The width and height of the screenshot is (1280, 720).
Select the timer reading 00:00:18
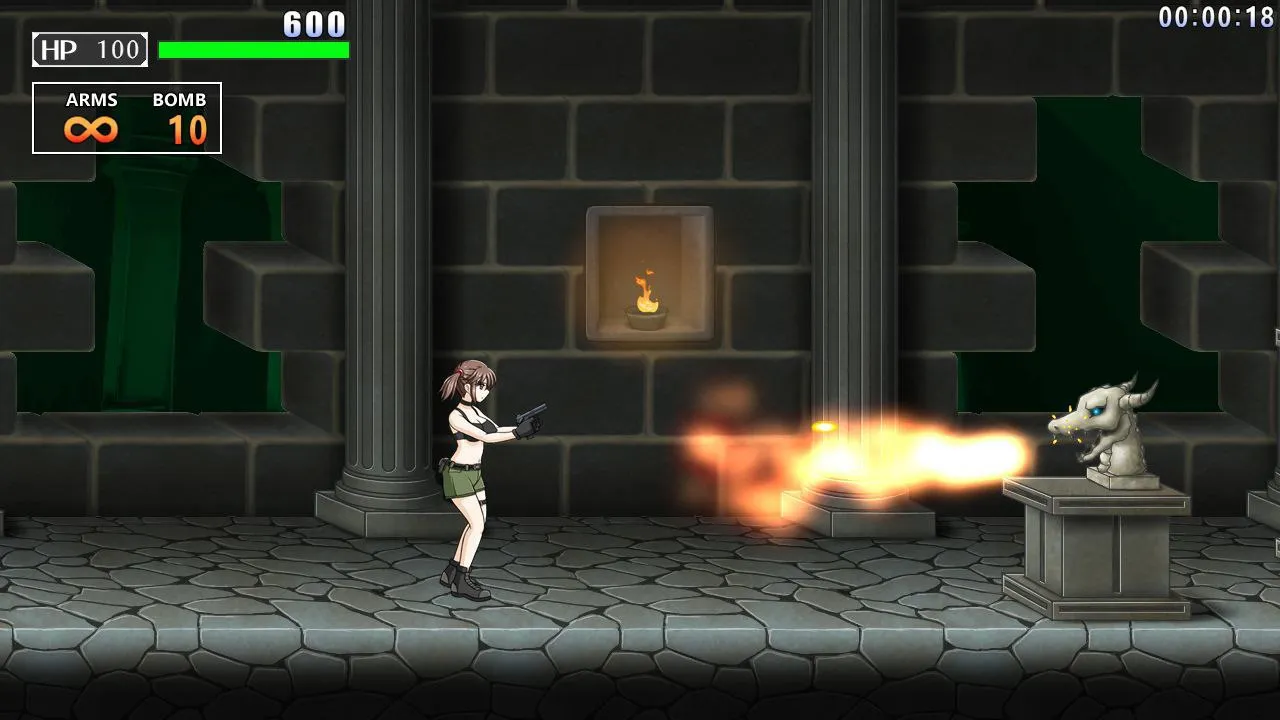coord(1216,15)
